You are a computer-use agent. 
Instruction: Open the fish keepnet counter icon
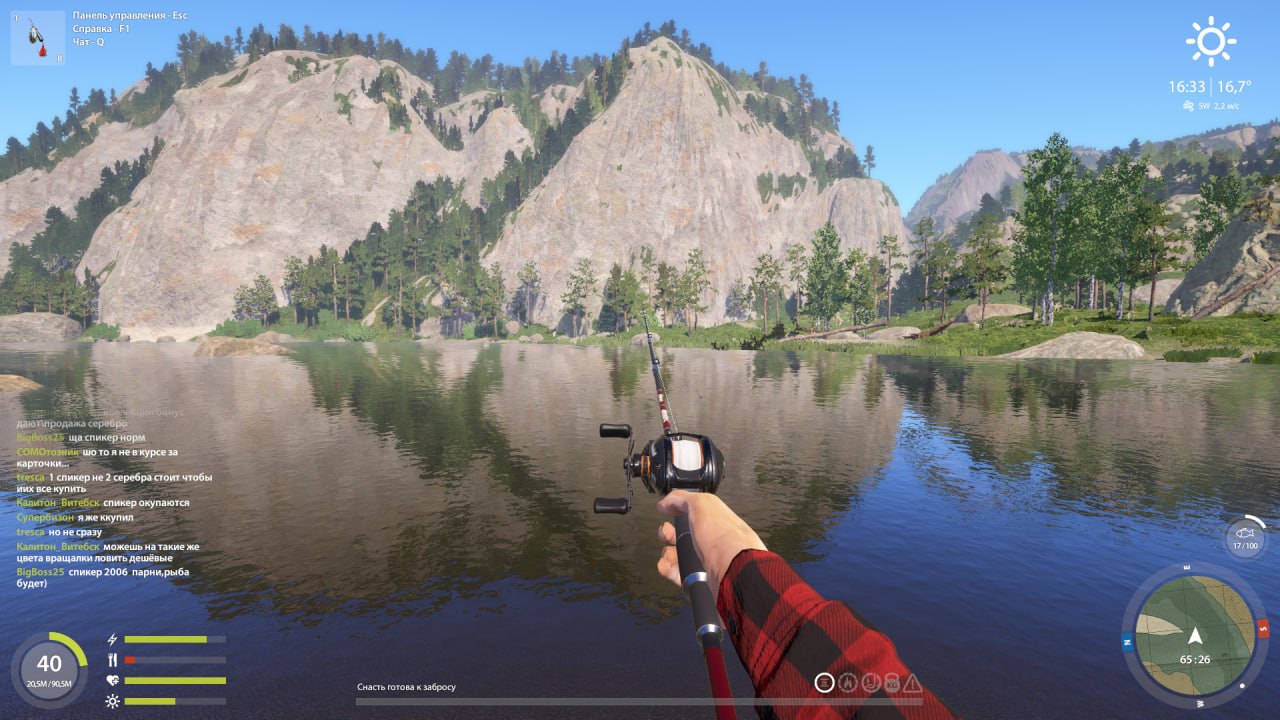click(x=1245, y=536)
